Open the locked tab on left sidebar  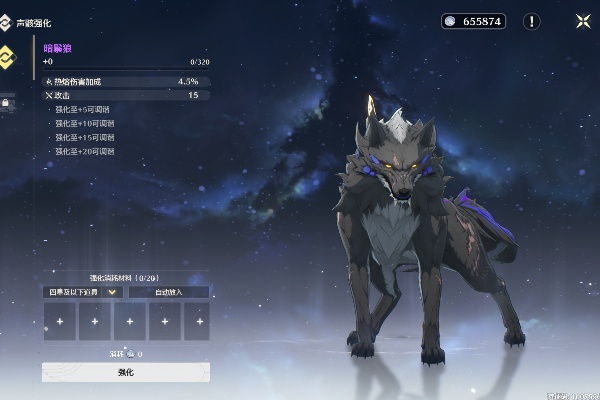click(5, 101)
